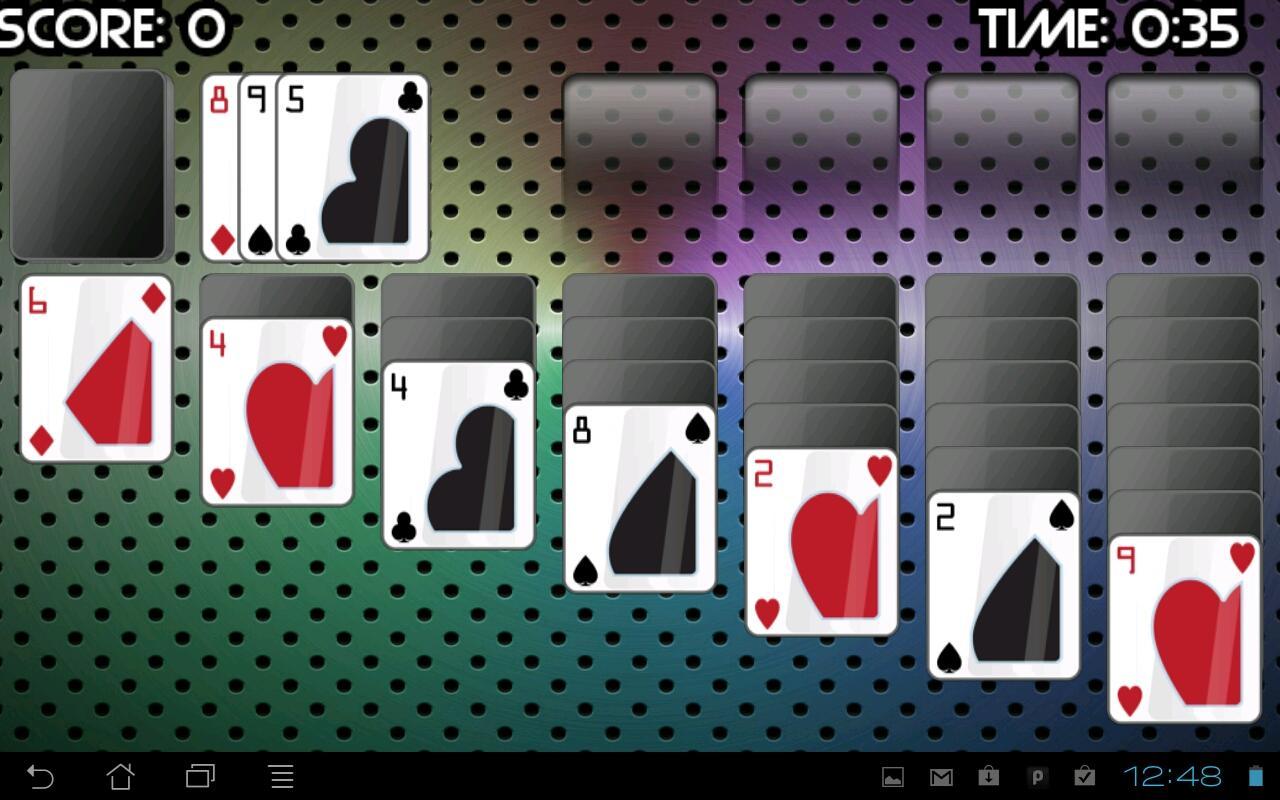Open the download complete notification
This screenshot has width=1280, height=800.
click(x=989, y=776)
